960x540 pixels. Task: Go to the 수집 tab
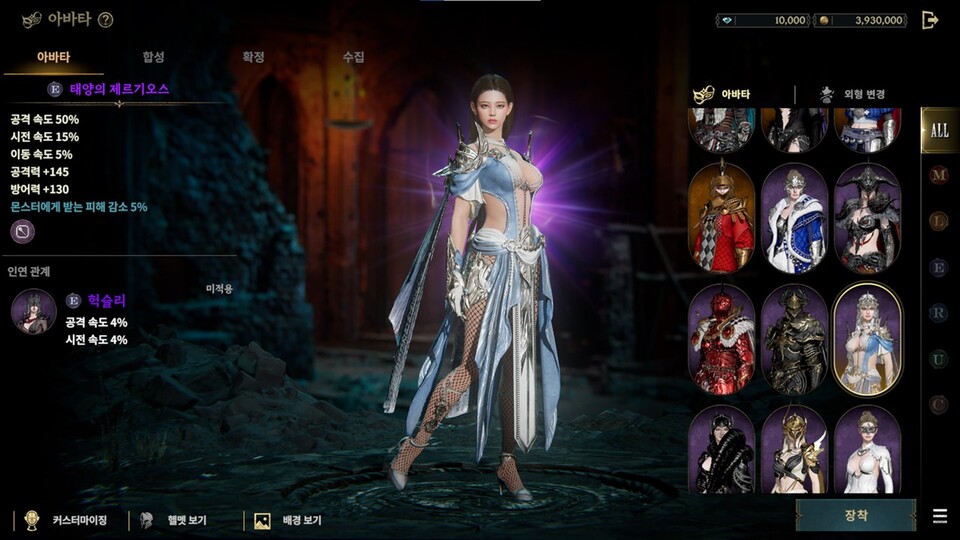click(x=353, y=58)
